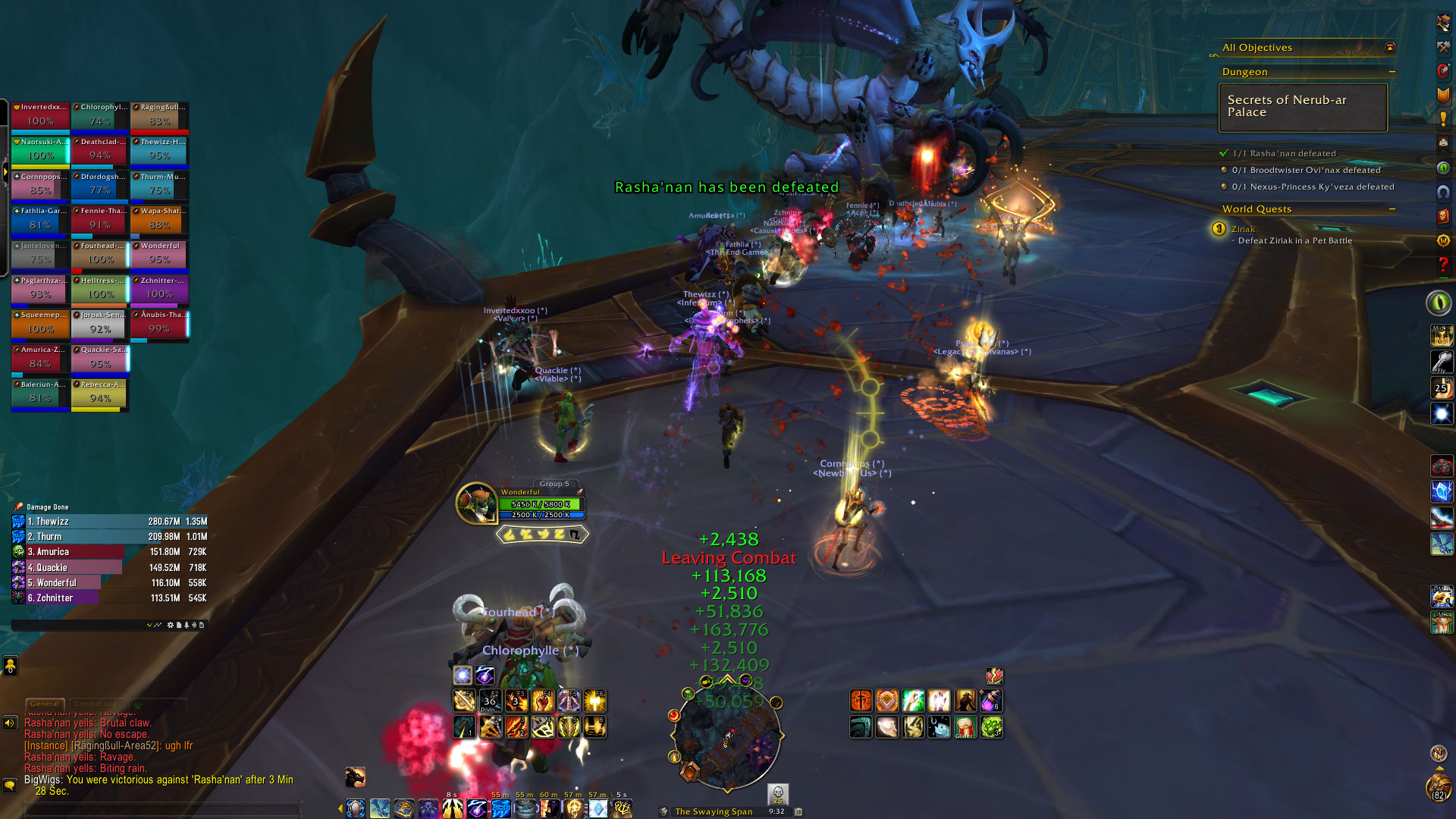
Task: Click the skull difficulty icon below minimap
Action: 777,794
